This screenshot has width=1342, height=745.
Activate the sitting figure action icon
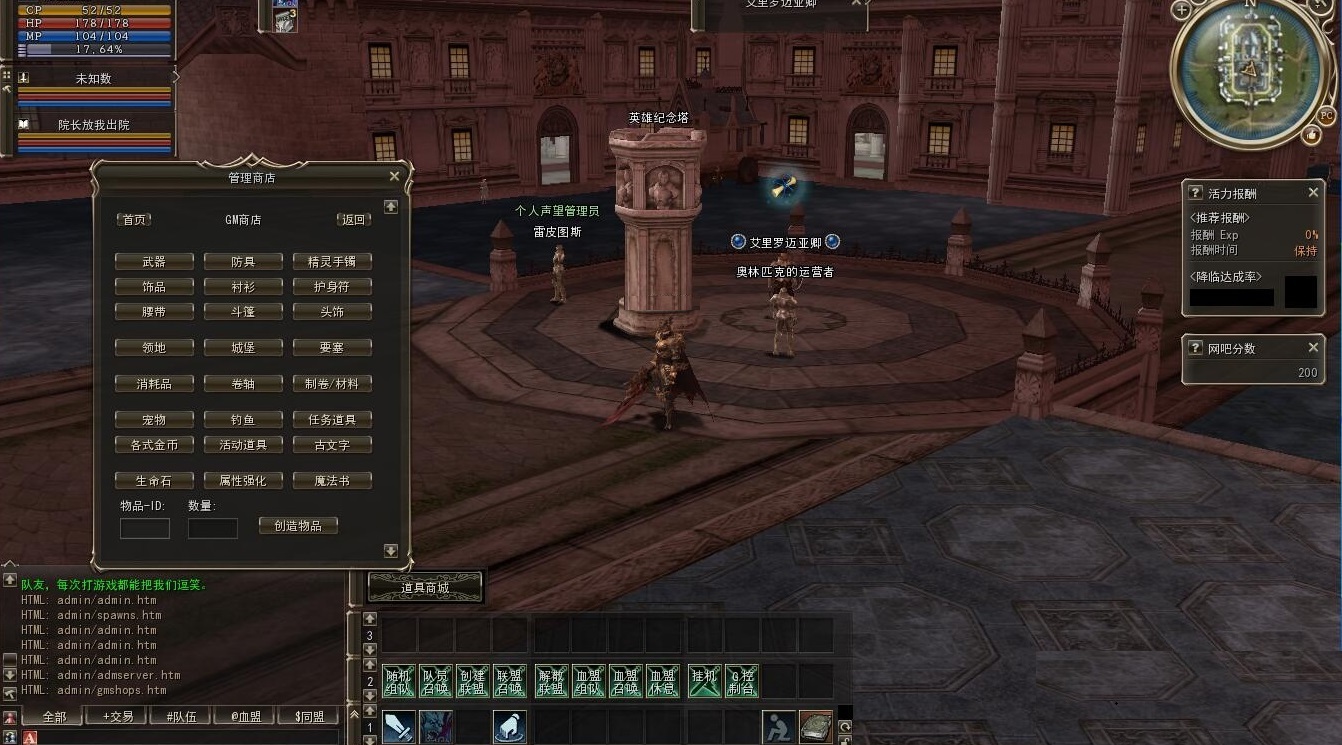coord(778,727)
